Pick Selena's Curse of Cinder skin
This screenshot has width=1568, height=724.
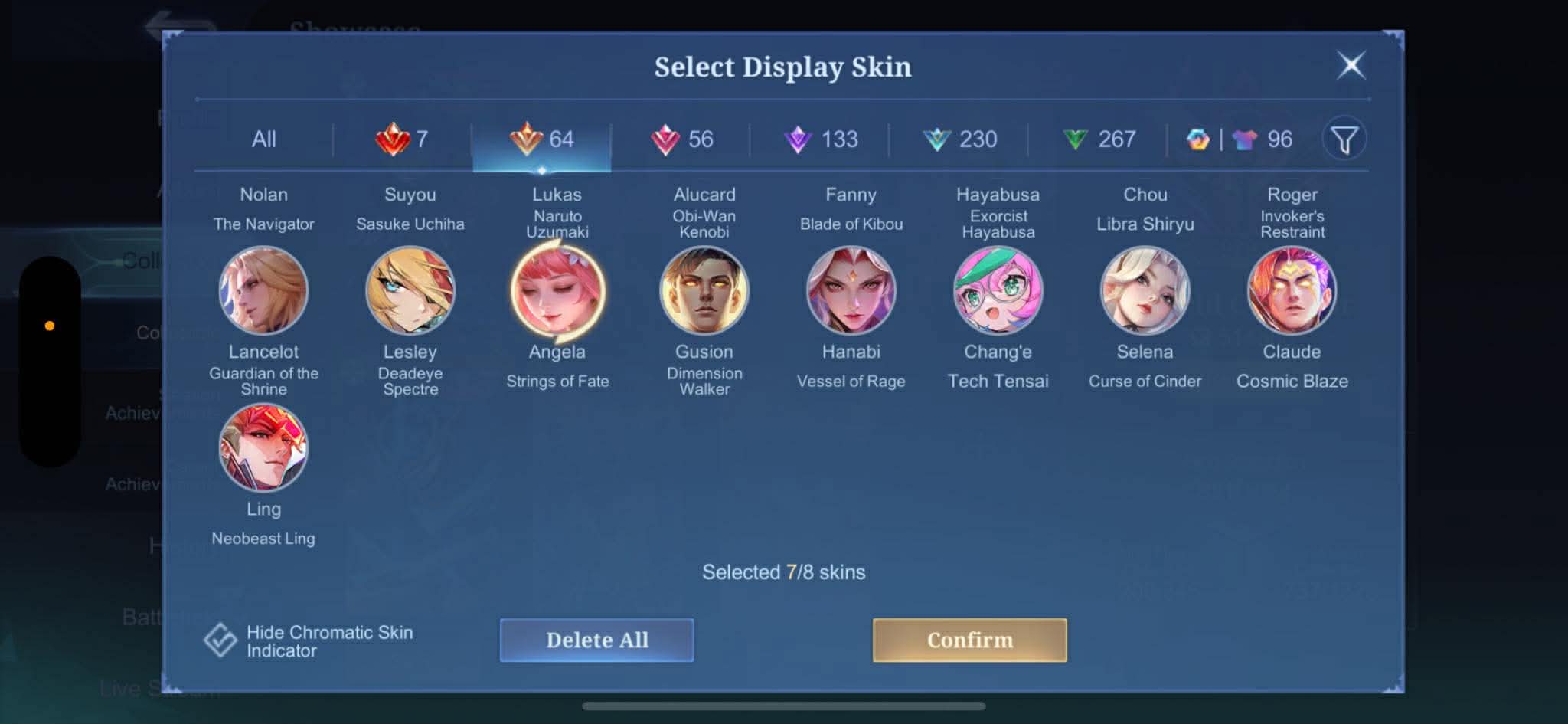click(1145, 290)
